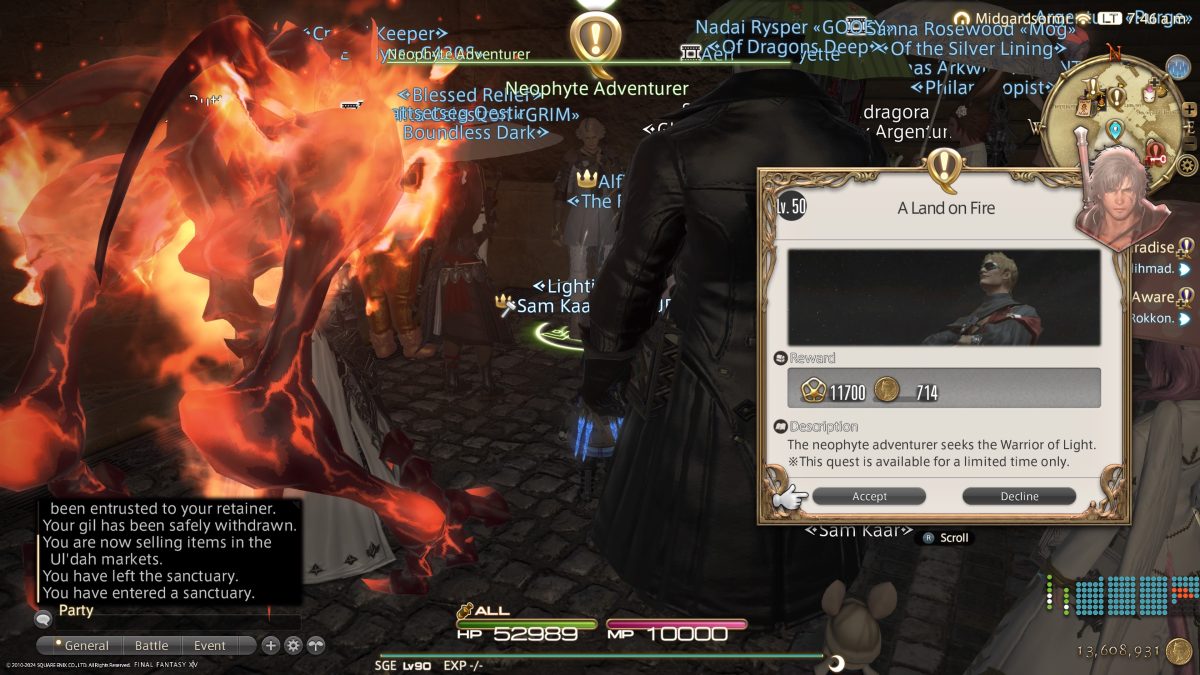Click the sprout icon beside chat settings
The width and height of the screenshot is (1200, 675).
click(316, 646)
